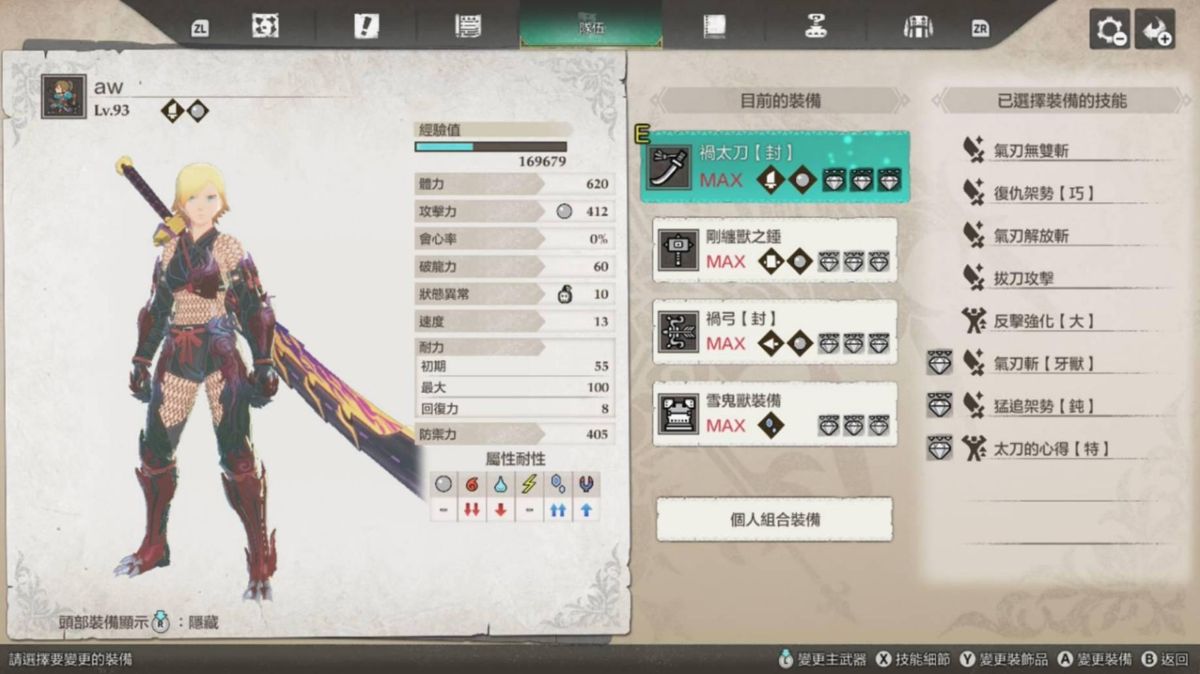The width and height of the screenshot is (1200, 674).
Task: Open the book tab
Action: tap(714, 27)
